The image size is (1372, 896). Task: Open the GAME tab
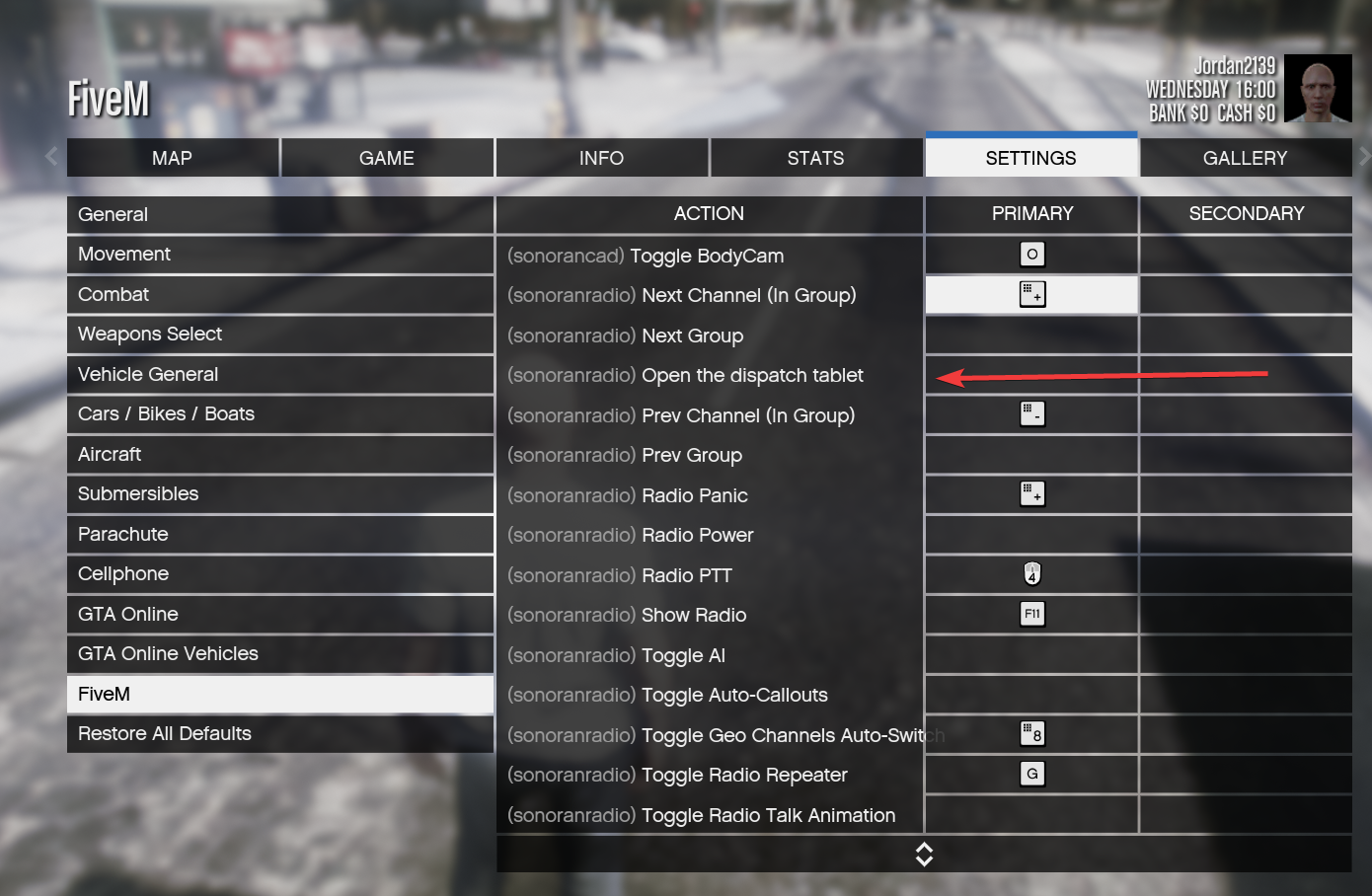click(387, 158)
